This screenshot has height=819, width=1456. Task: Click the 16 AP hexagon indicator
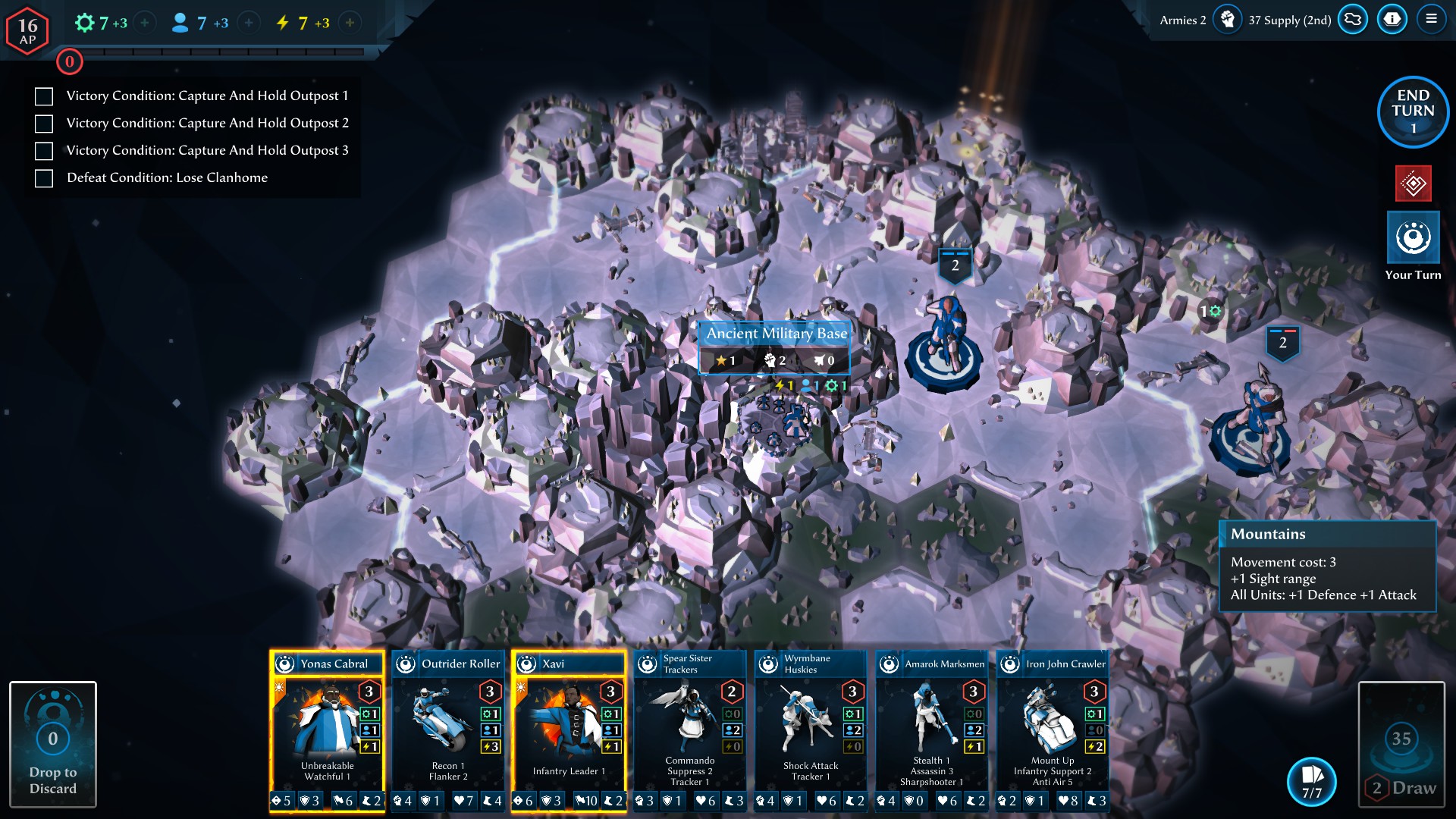[27, 29]
